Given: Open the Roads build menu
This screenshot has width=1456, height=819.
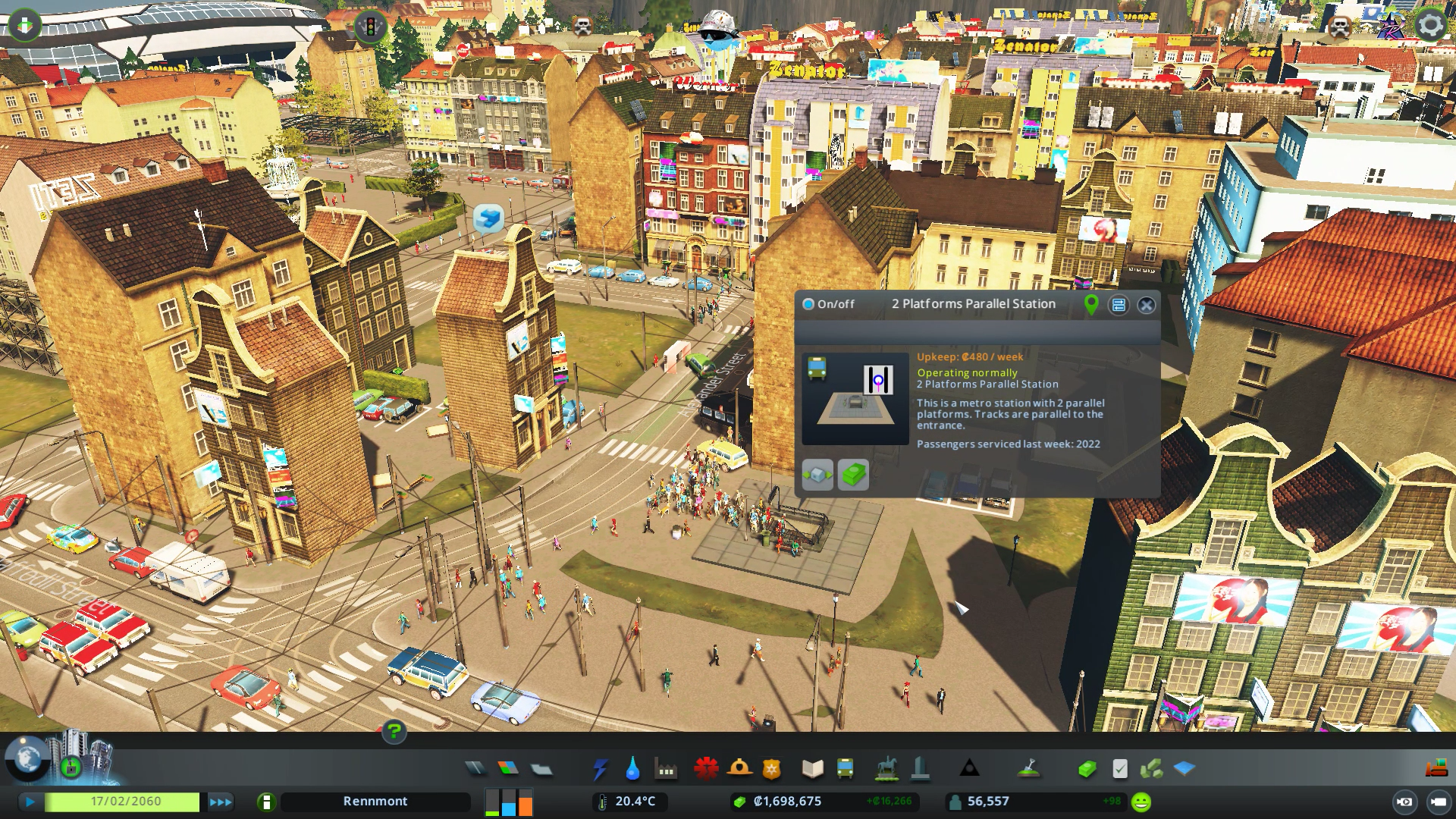Looking at the screenshot, I should 475,769.
